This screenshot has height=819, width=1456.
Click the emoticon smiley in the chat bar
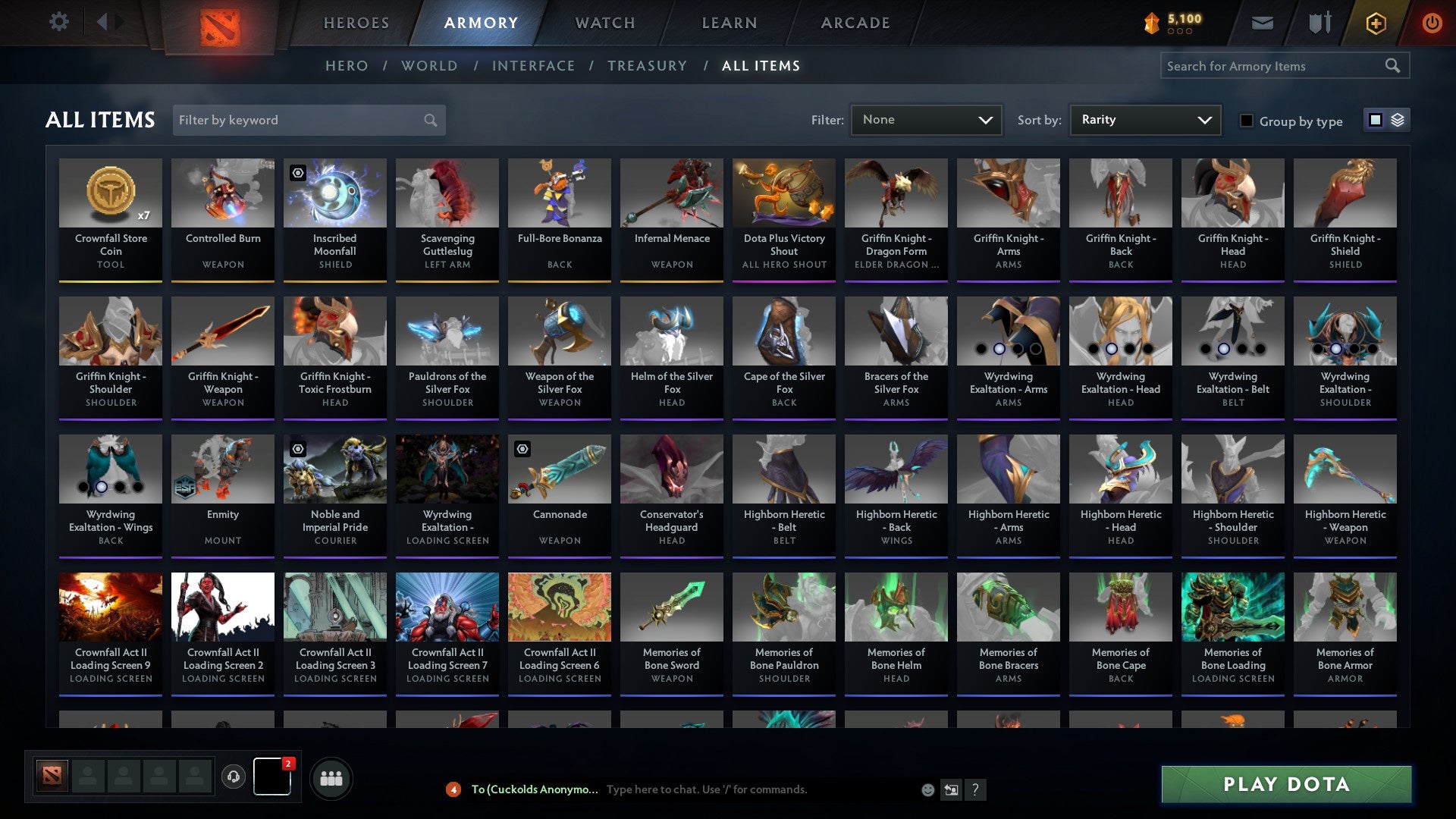click(x=927, y=789)
